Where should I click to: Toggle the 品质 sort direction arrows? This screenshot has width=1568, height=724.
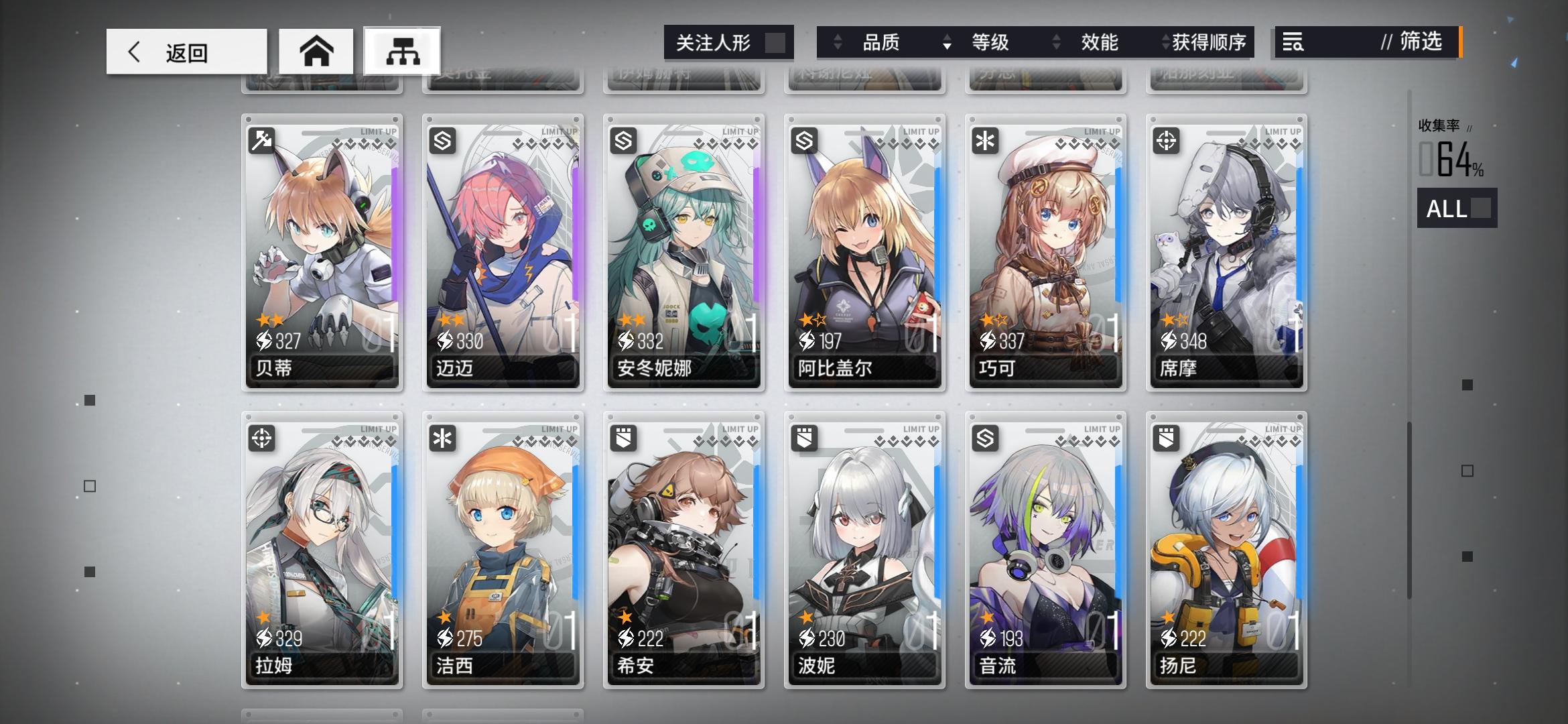tap(837, 42)
